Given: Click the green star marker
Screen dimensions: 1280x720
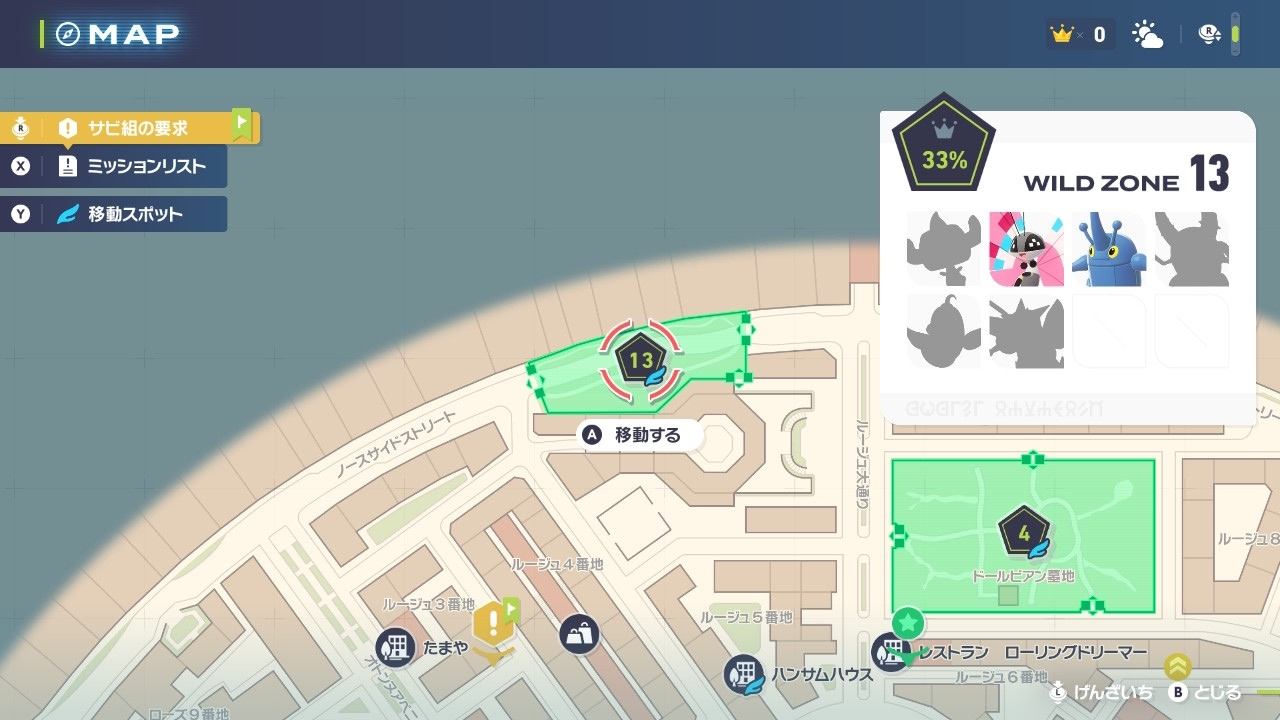Looking at the screenshot, I should pyautogui.click(x=908, y=624).
